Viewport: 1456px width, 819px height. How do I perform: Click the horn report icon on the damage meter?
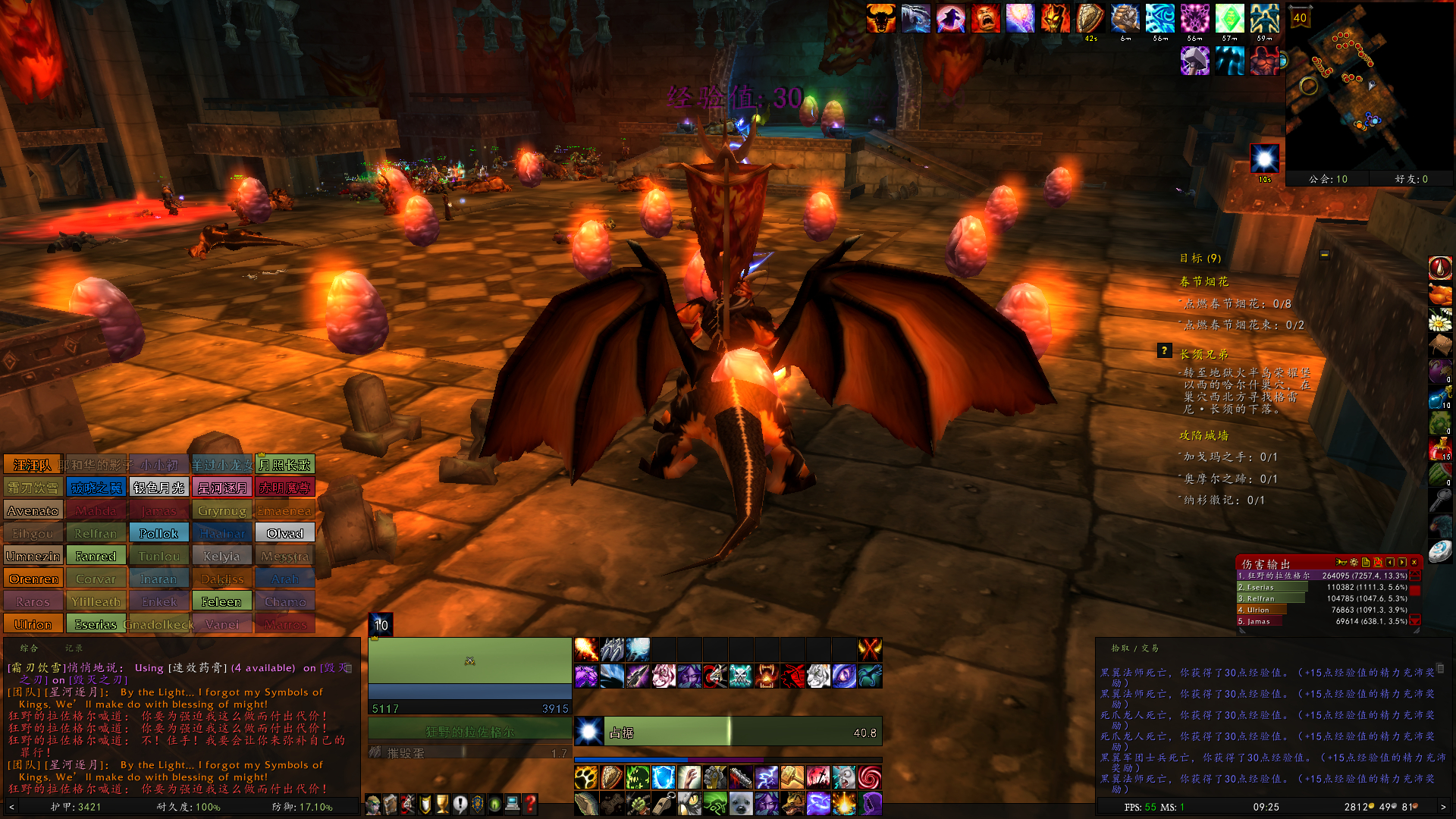pos(1340,562)
